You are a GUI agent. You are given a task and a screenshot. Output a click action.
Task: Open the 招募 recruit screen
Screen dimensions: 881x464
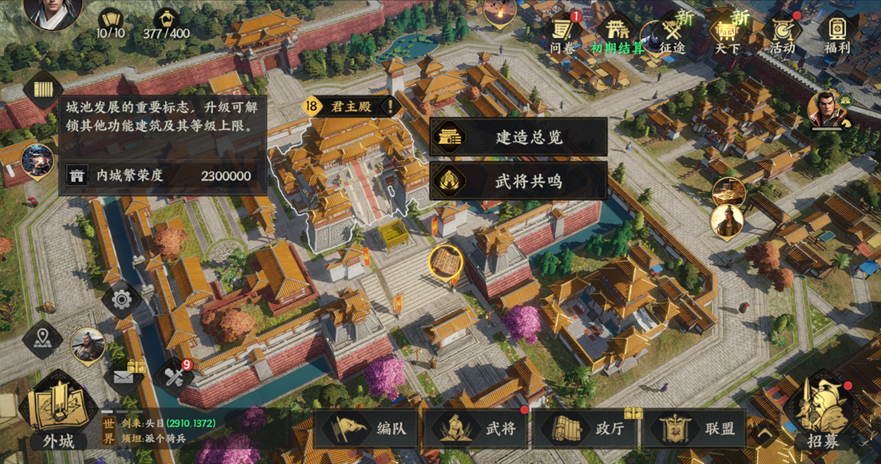click(x=825, y=410)
